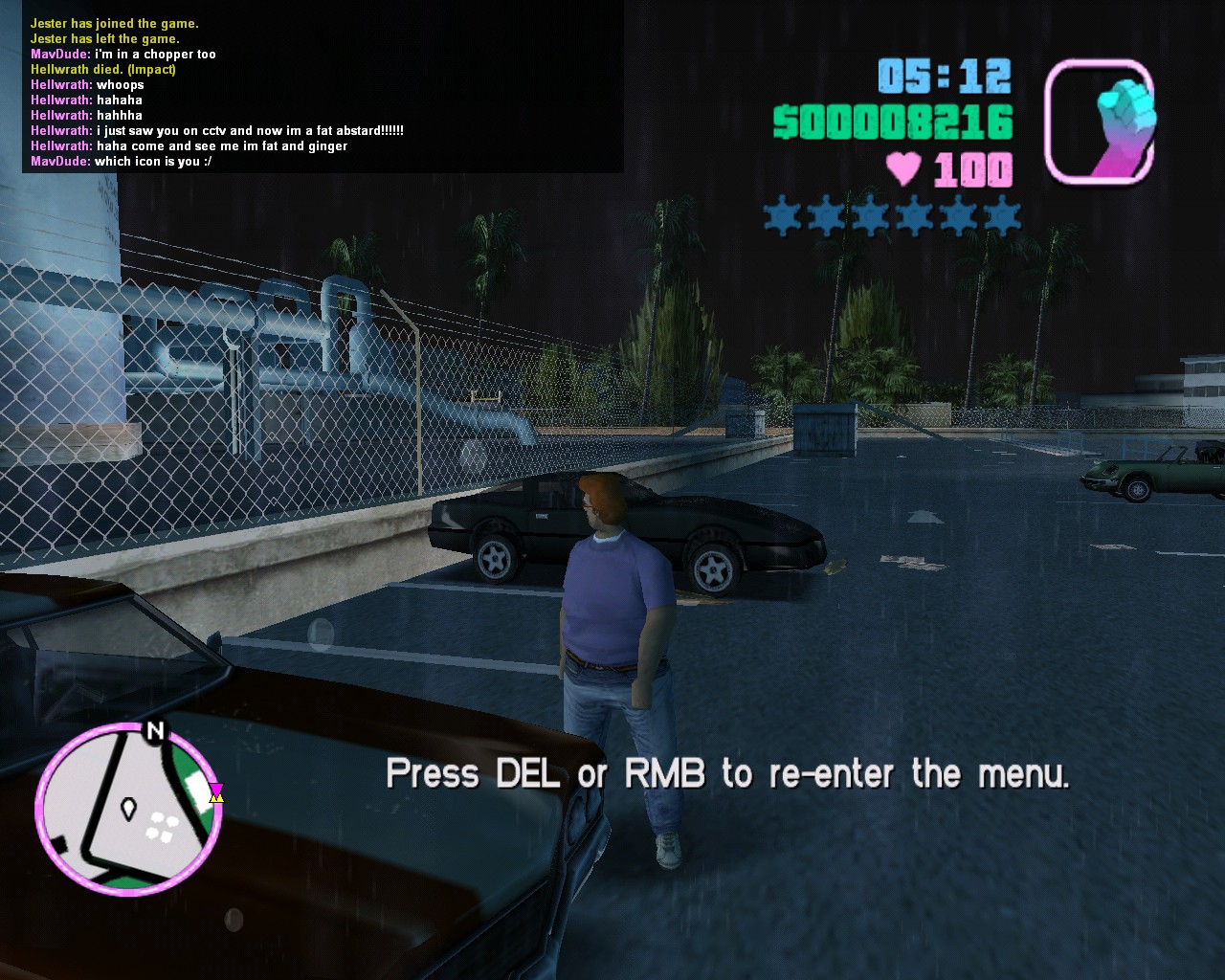Click the white player arrow on the radar
The width and height of the screenshot is (1225, 980).
tap(128, 811)
